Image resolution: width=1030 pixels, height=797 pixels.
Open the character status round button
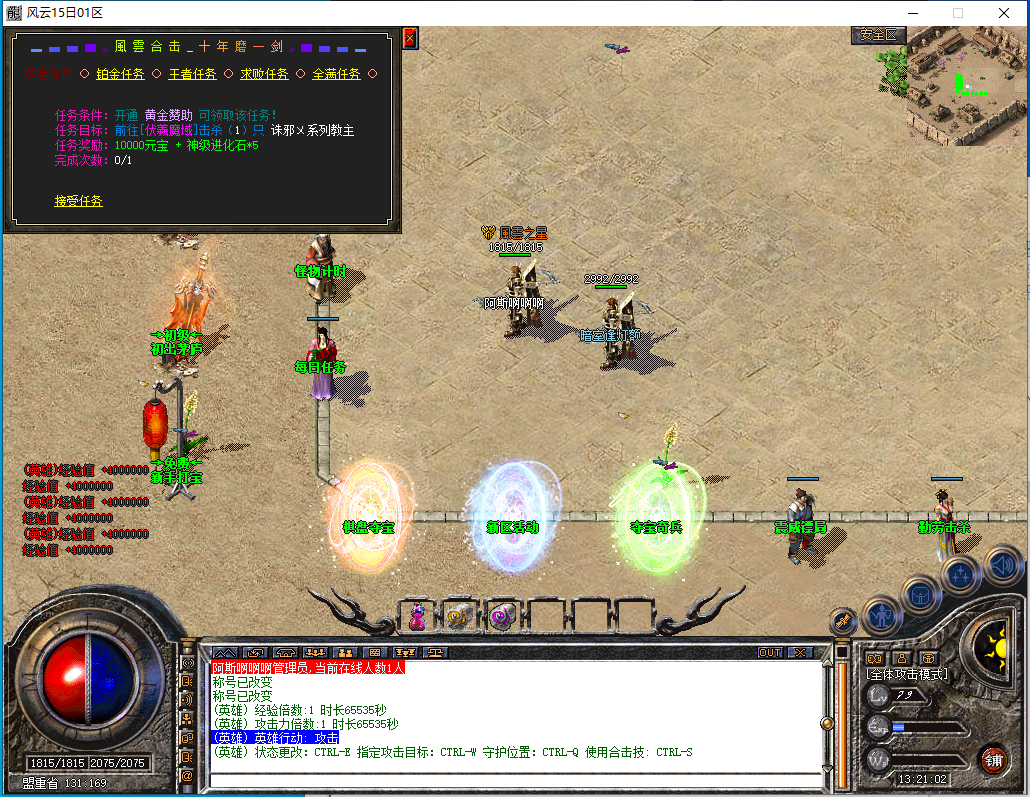pos(882,614)
